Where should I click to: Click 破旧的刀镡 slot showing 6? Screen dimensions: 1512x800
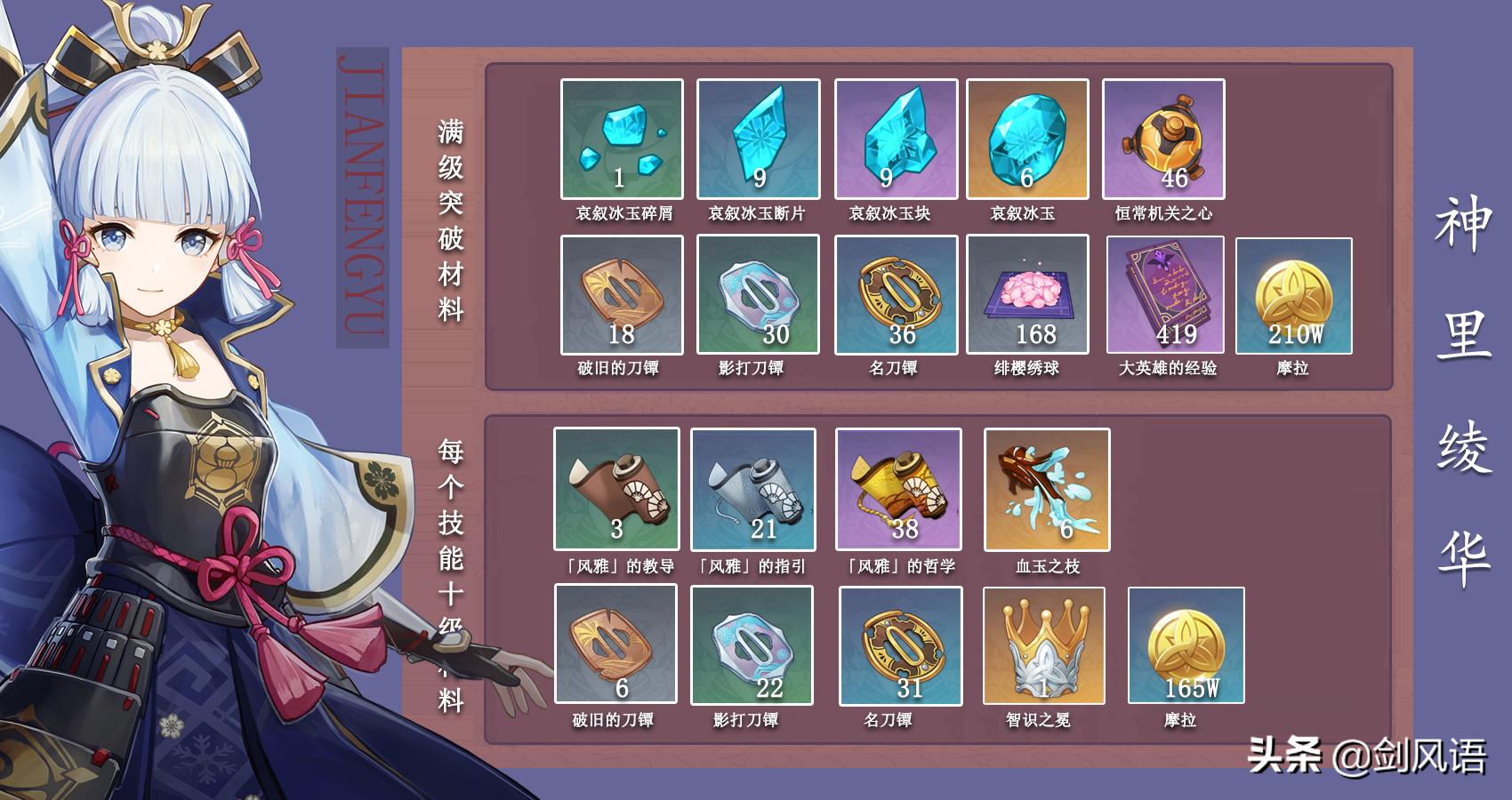615,644
